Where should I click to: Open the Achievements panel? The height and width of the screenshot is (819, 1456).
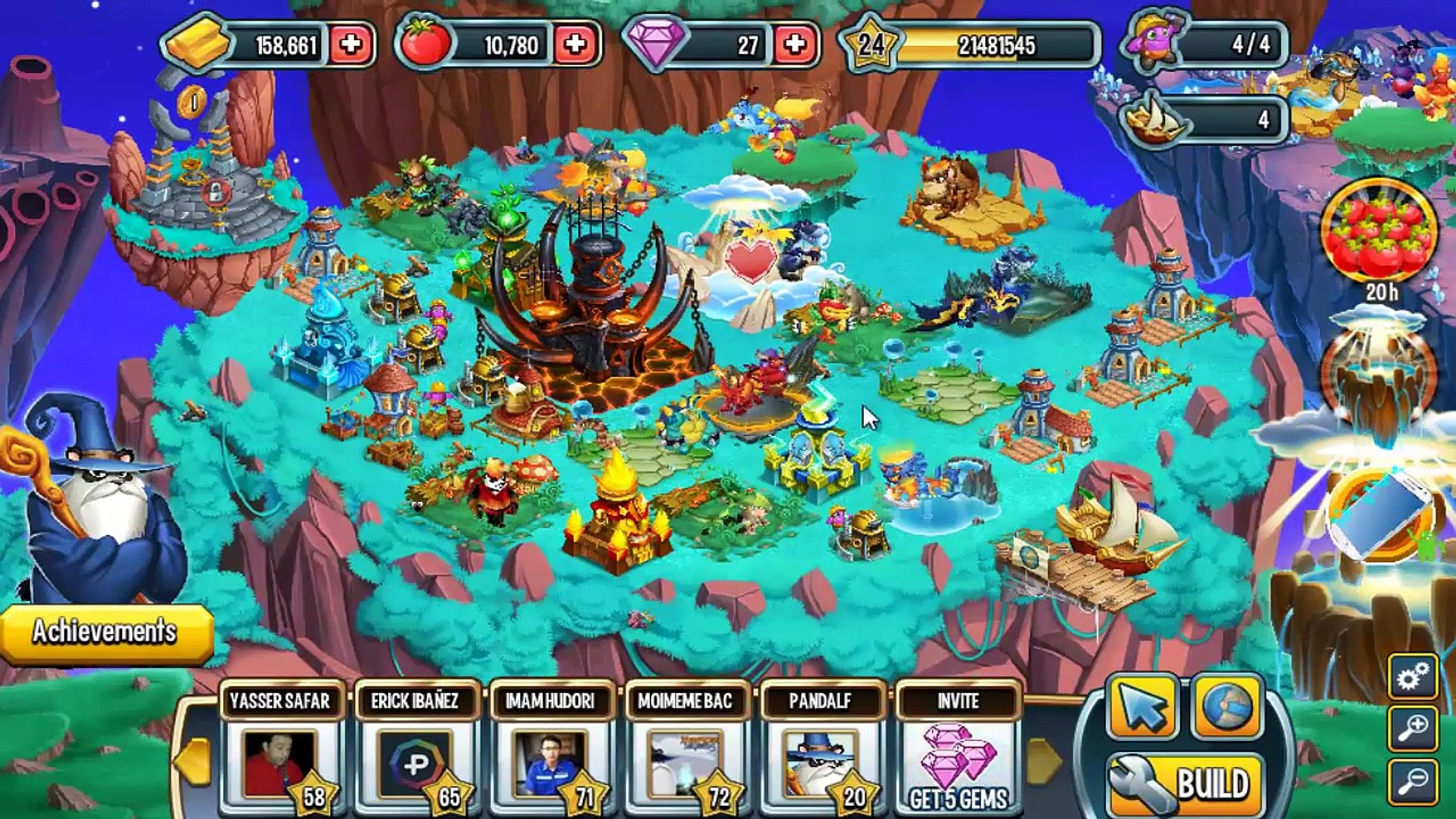pyautogui.click(x=105, y=632)
